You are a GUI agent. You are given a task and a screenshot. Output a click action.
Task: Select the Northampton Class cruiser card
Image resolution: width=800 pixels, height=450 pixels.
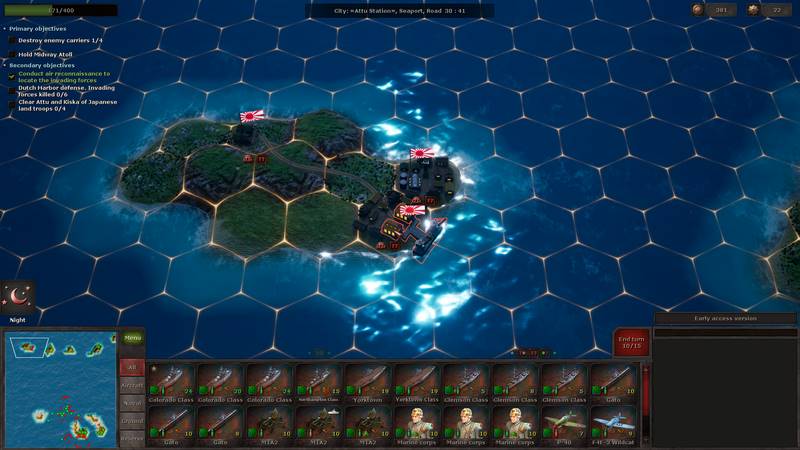tap(319, 382)
